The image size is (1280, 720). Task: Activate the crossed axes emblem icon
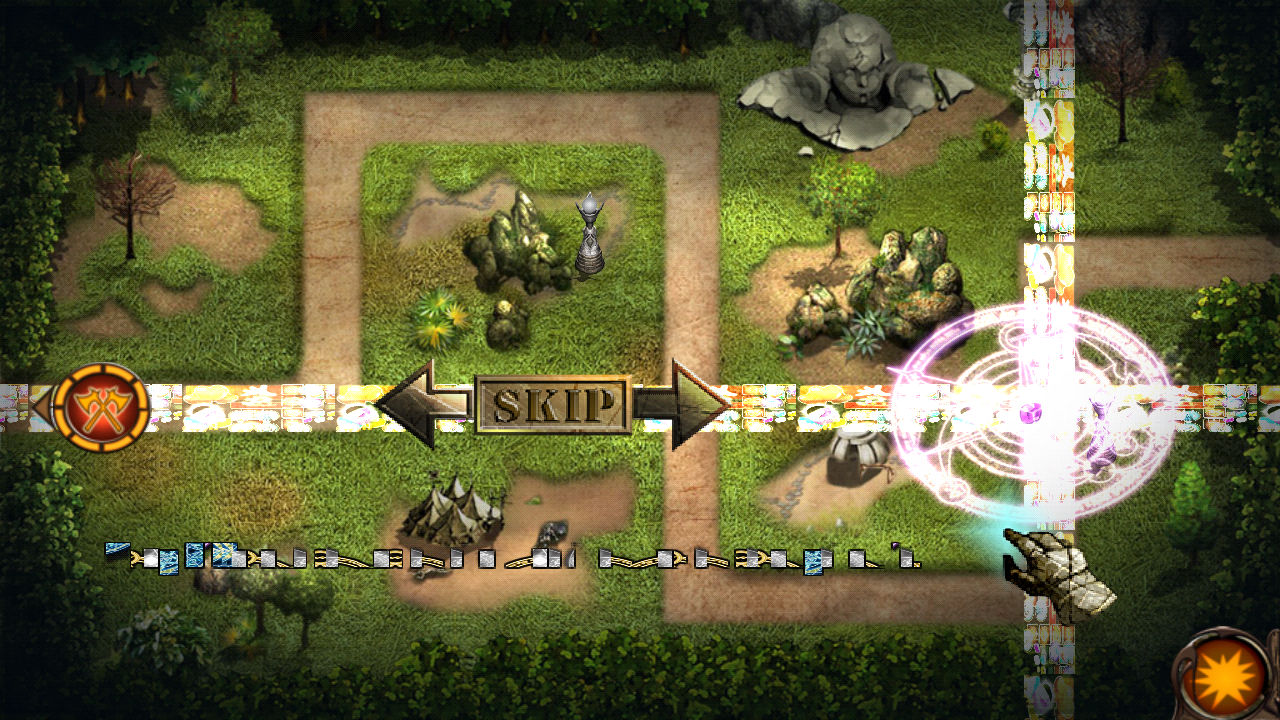point(101,408)
